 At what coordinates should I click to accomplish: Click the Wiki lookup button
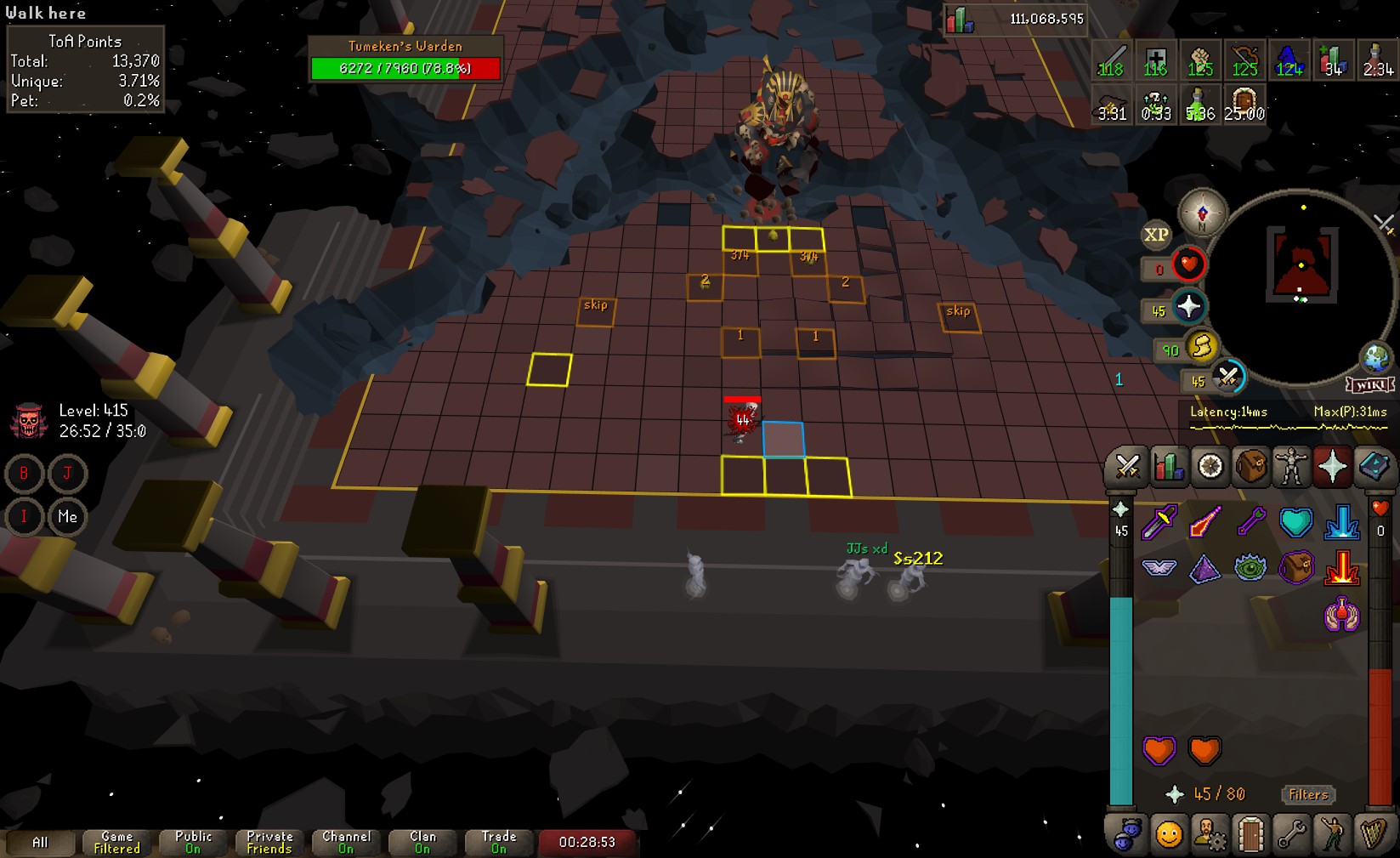[x=1370, y=385]
